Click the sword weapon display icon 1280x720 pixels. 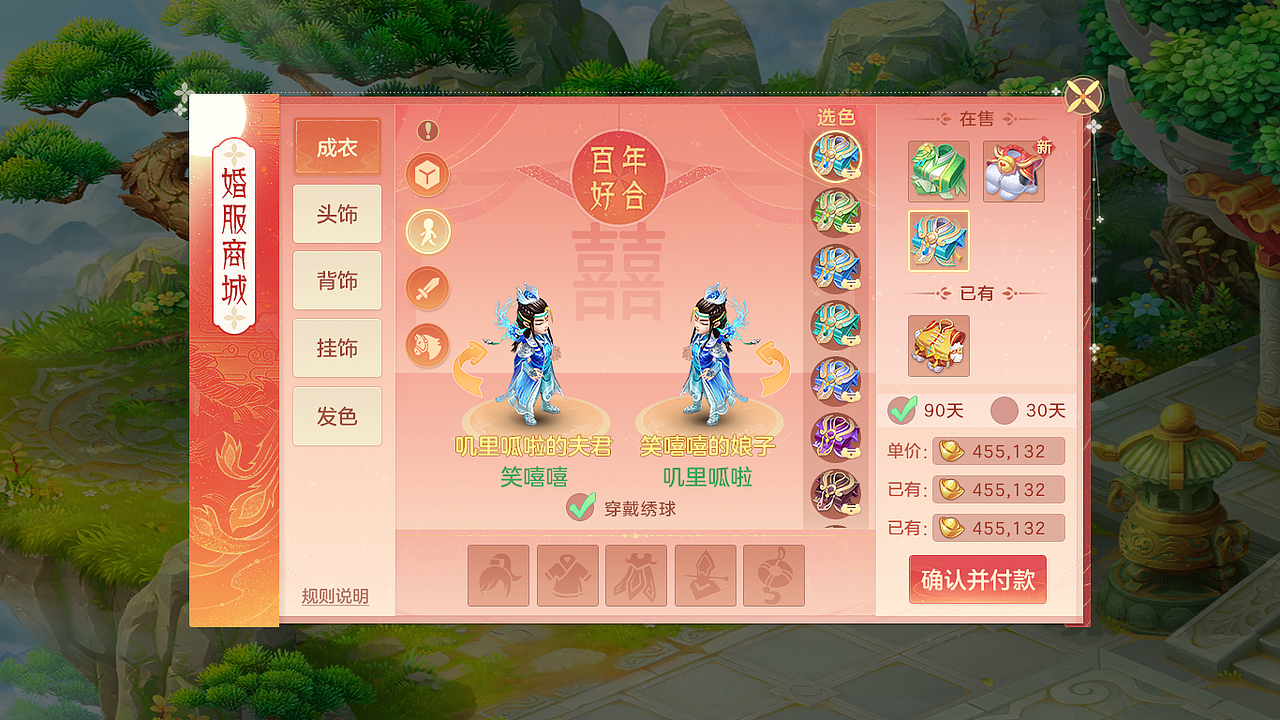tap(427, 287)
